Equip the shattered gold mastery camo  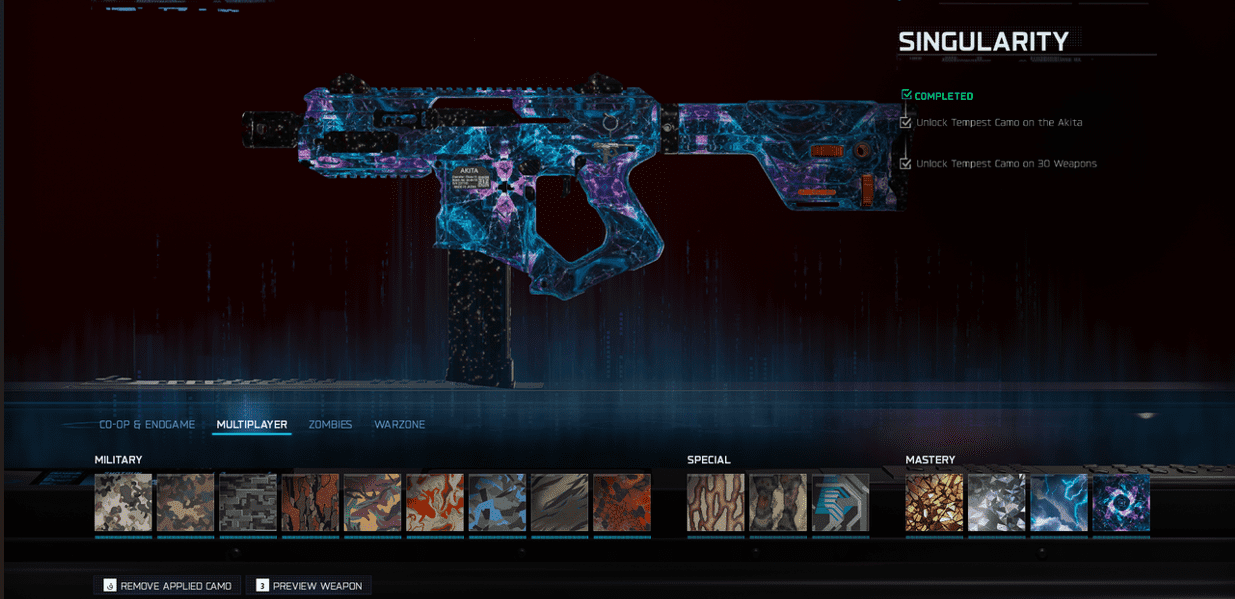(934, 502)
